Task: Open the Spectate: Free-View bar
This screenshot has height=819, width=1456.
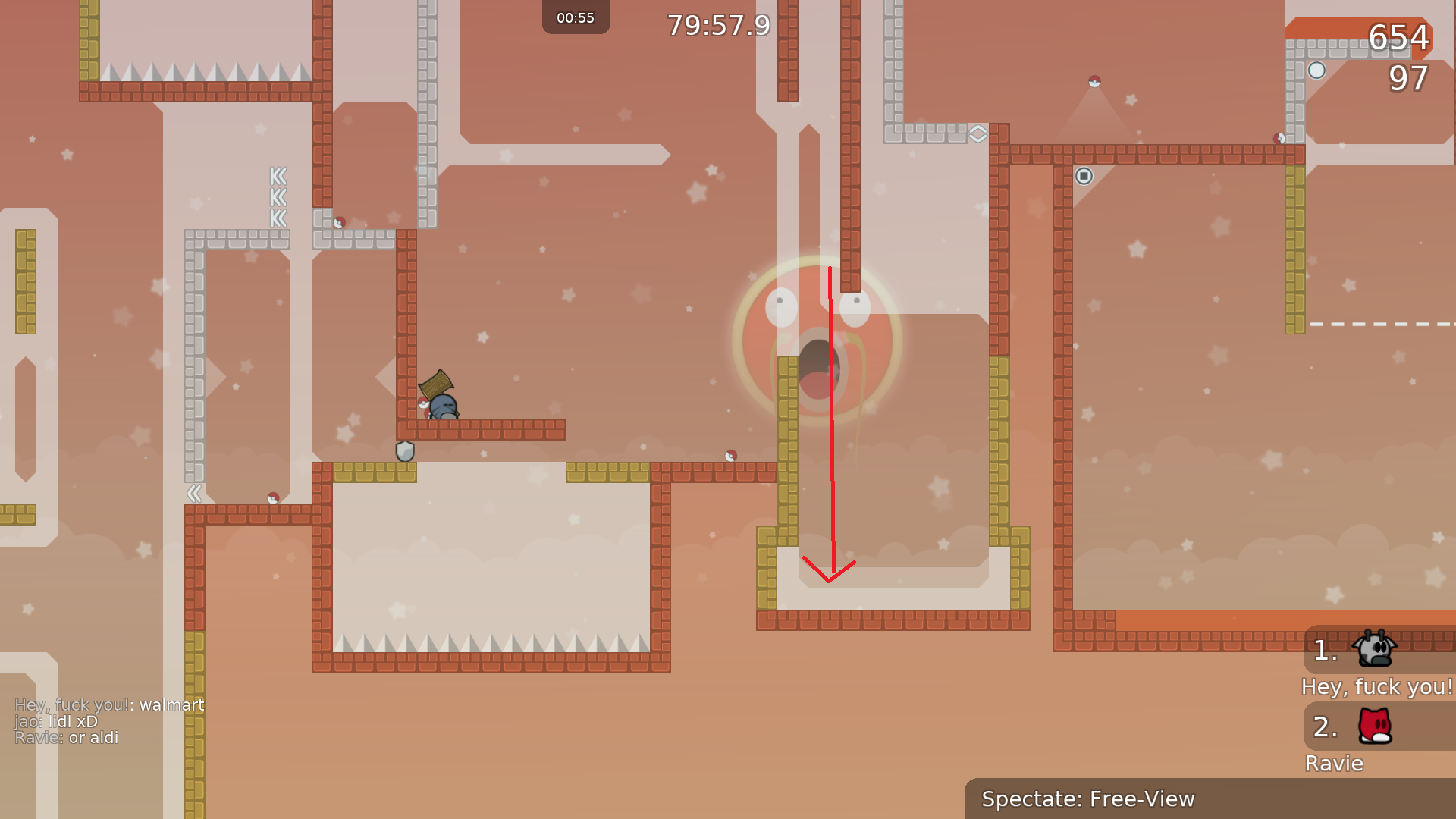Action: pos(1087,799)
